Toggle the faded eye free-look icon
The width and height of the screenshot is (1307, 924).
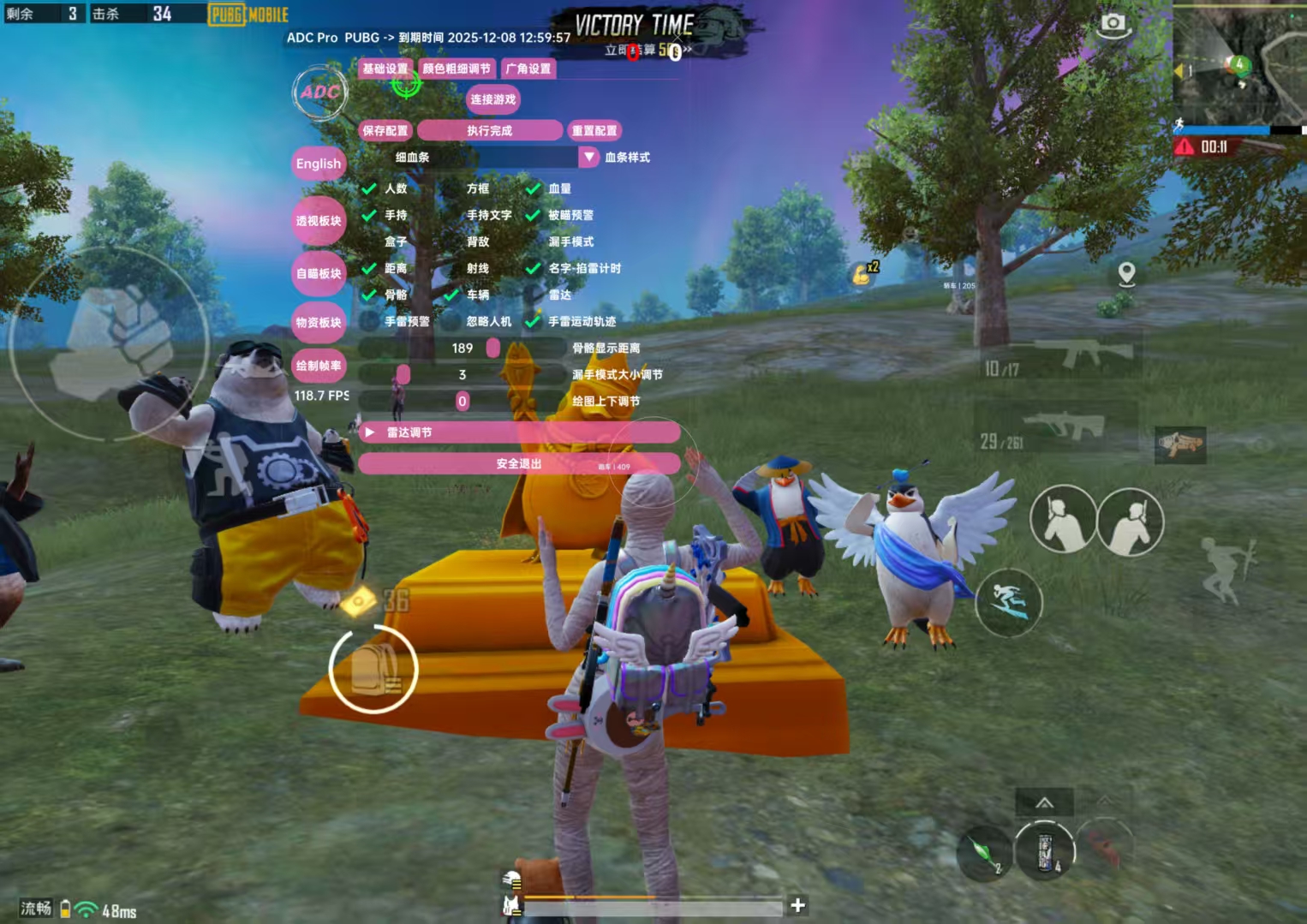pyautogui.click(x=1258, y=445)
